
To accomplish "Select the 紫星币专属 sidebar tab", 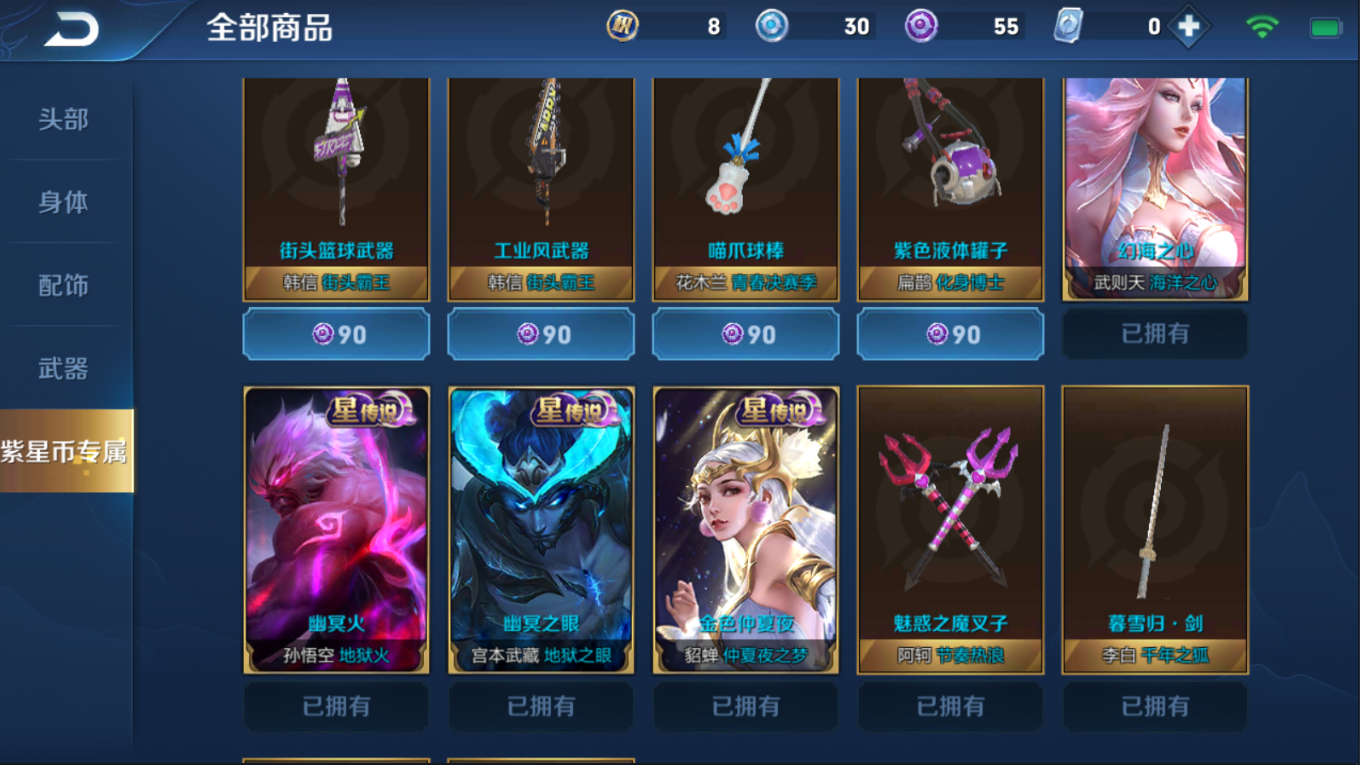I will [64, 450].
